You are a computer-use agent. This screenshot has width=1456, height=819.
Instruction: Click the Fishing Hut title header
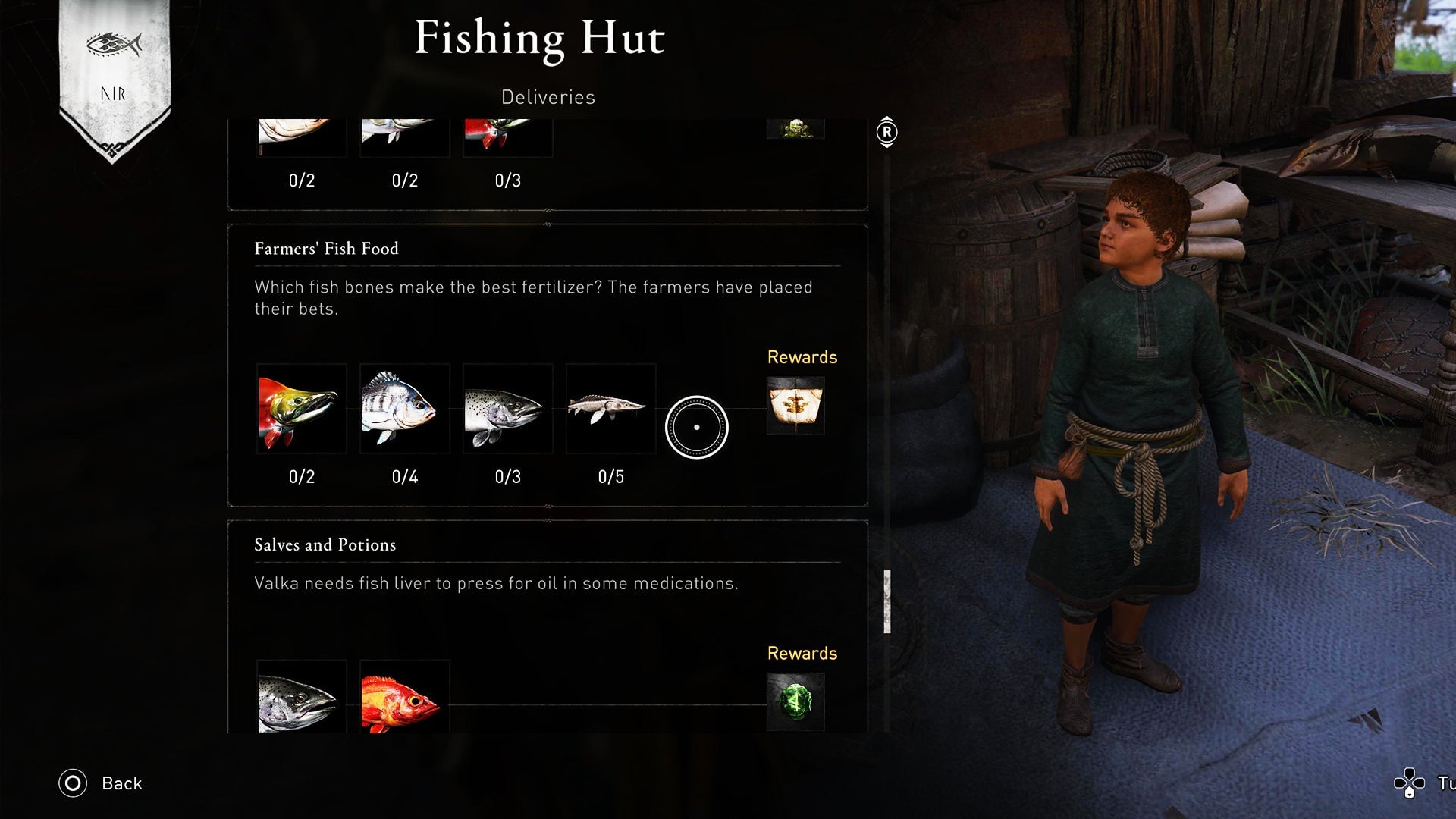[x=540, y=38]
